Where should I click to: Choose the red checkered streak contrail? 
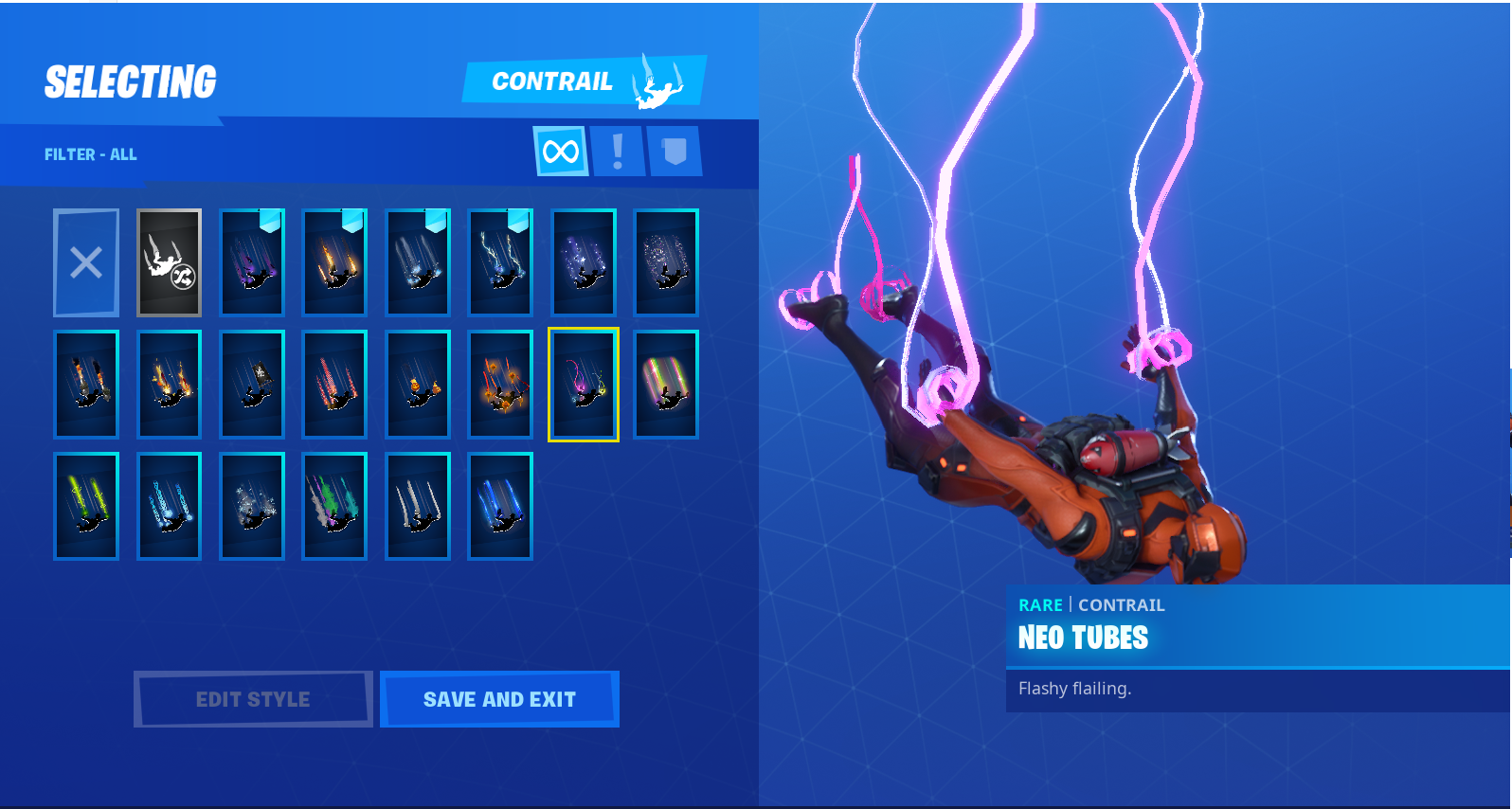click(335, 385)
